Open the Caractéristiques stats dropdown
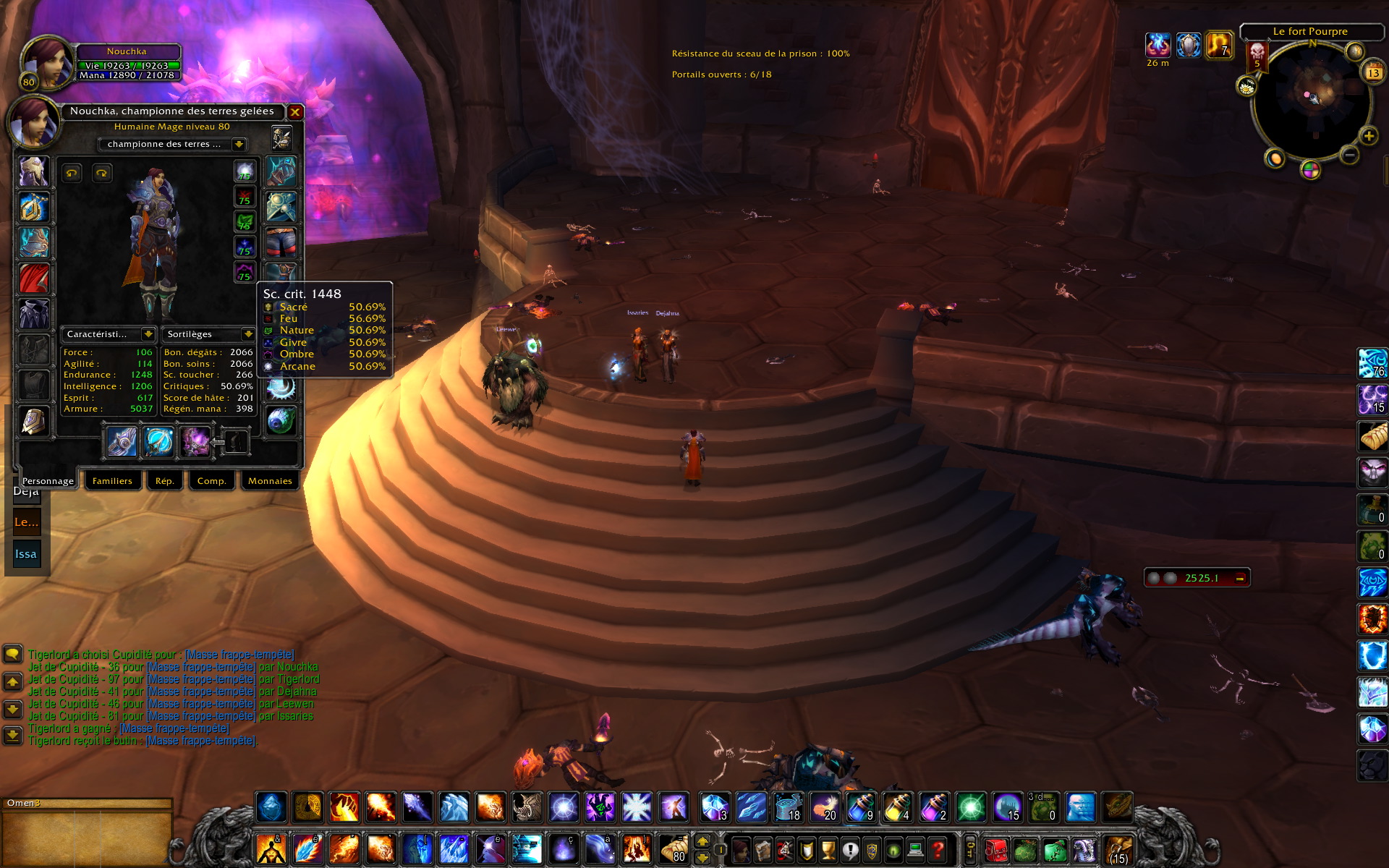This screenshot has width=1389, height=868. click(148, 334)
